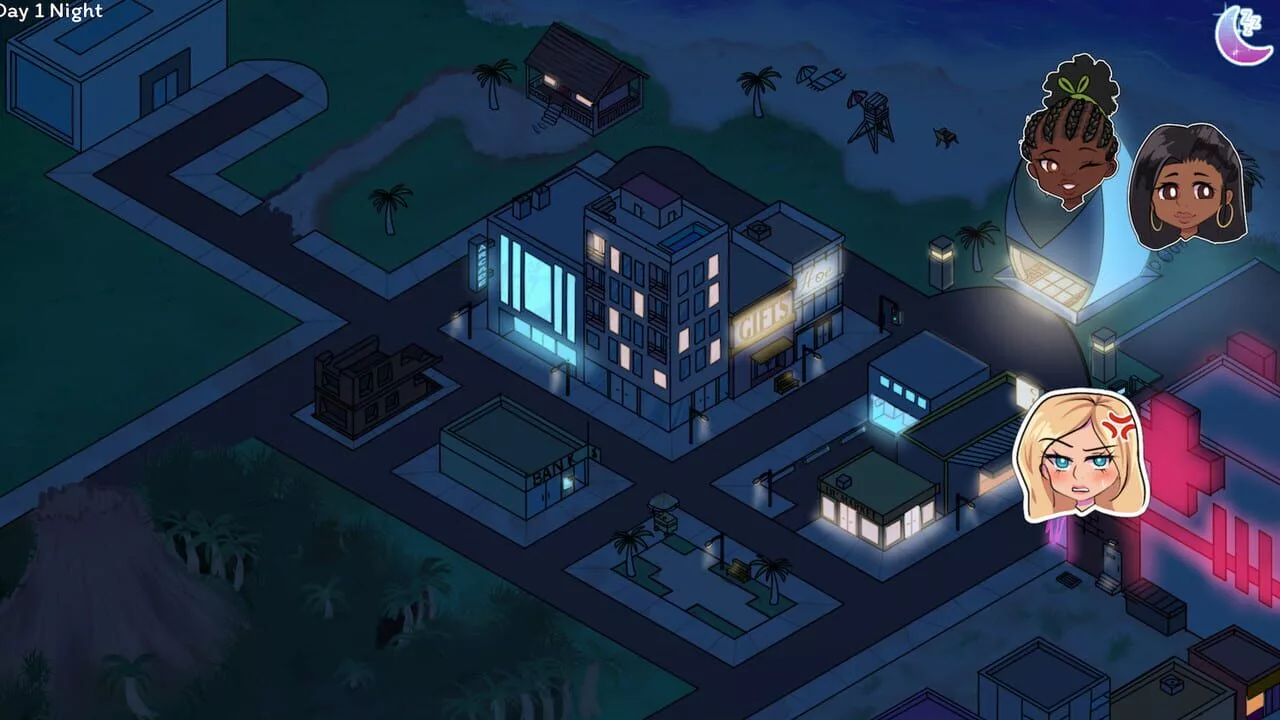Click the sleep moon icon
This screenshot has height=720, width=1280.
click(1243, 35)
